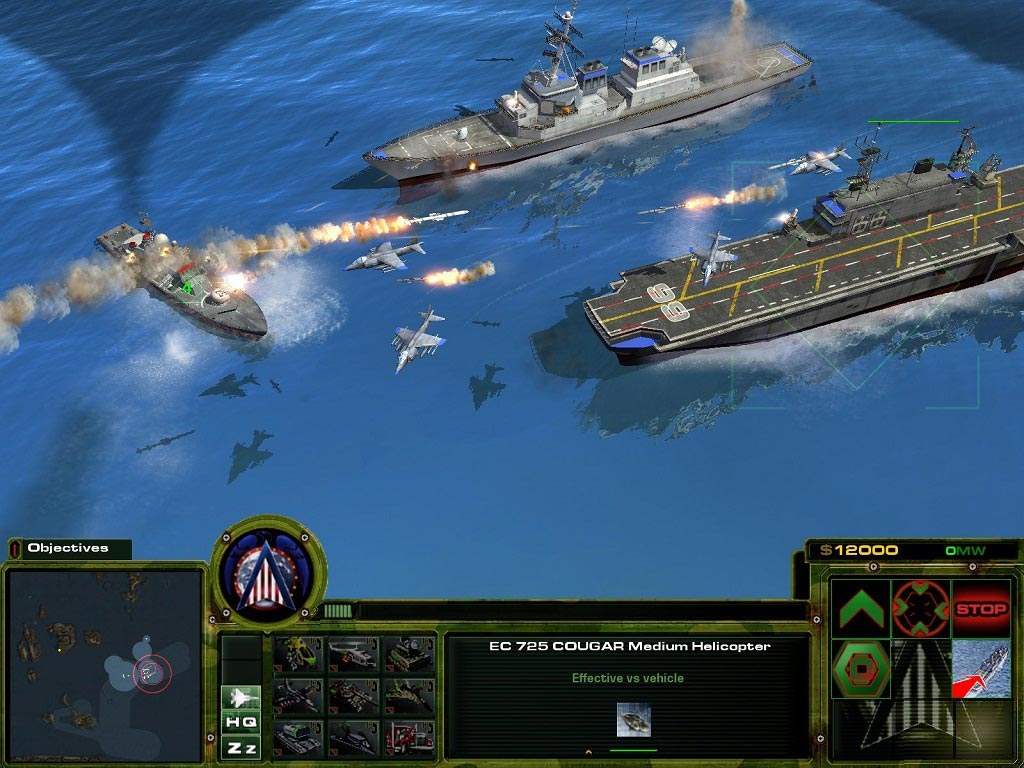Jump to headquarters with the HQ button

241,722
